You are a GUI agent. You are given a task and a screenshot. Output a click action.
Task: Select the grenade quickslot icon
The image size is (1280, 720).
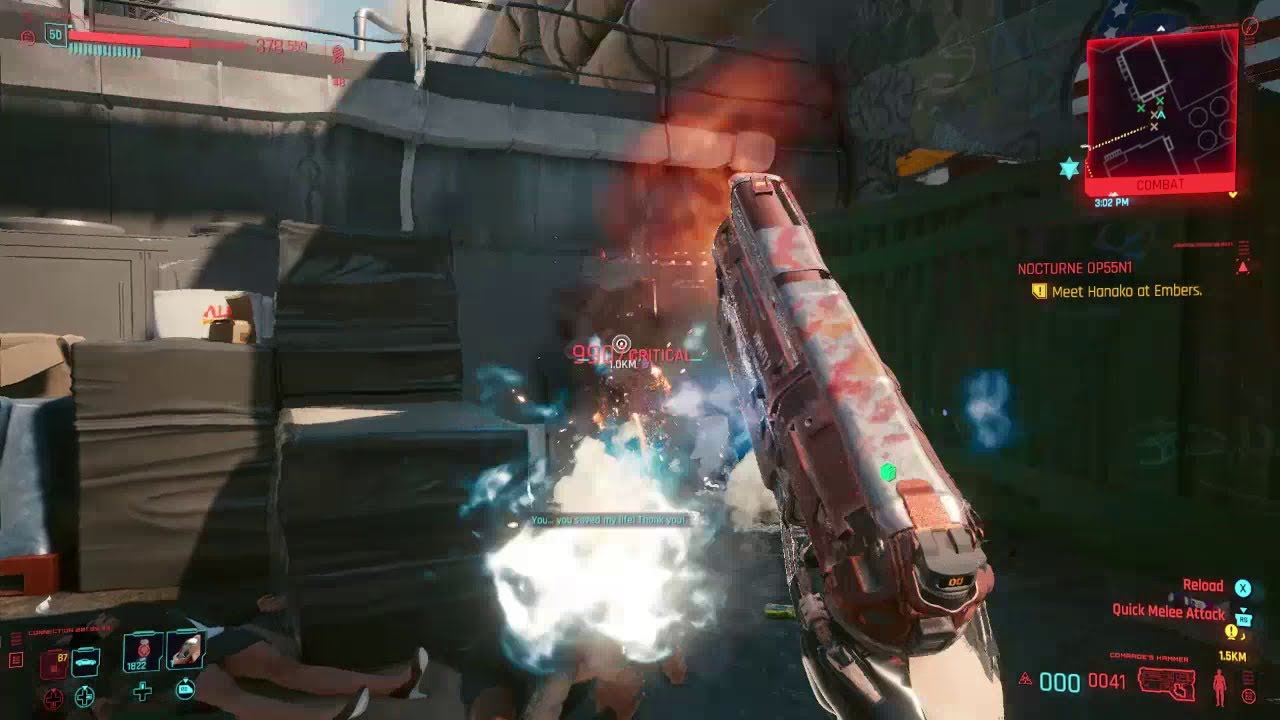(x=142, y=650)
